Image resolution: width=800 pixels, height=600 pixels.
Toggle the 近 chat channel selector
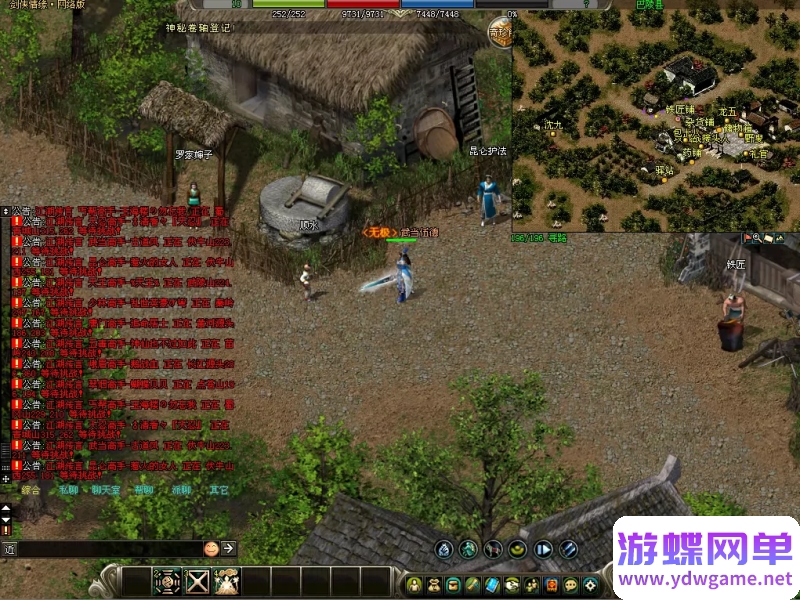(x=9, y=549)
